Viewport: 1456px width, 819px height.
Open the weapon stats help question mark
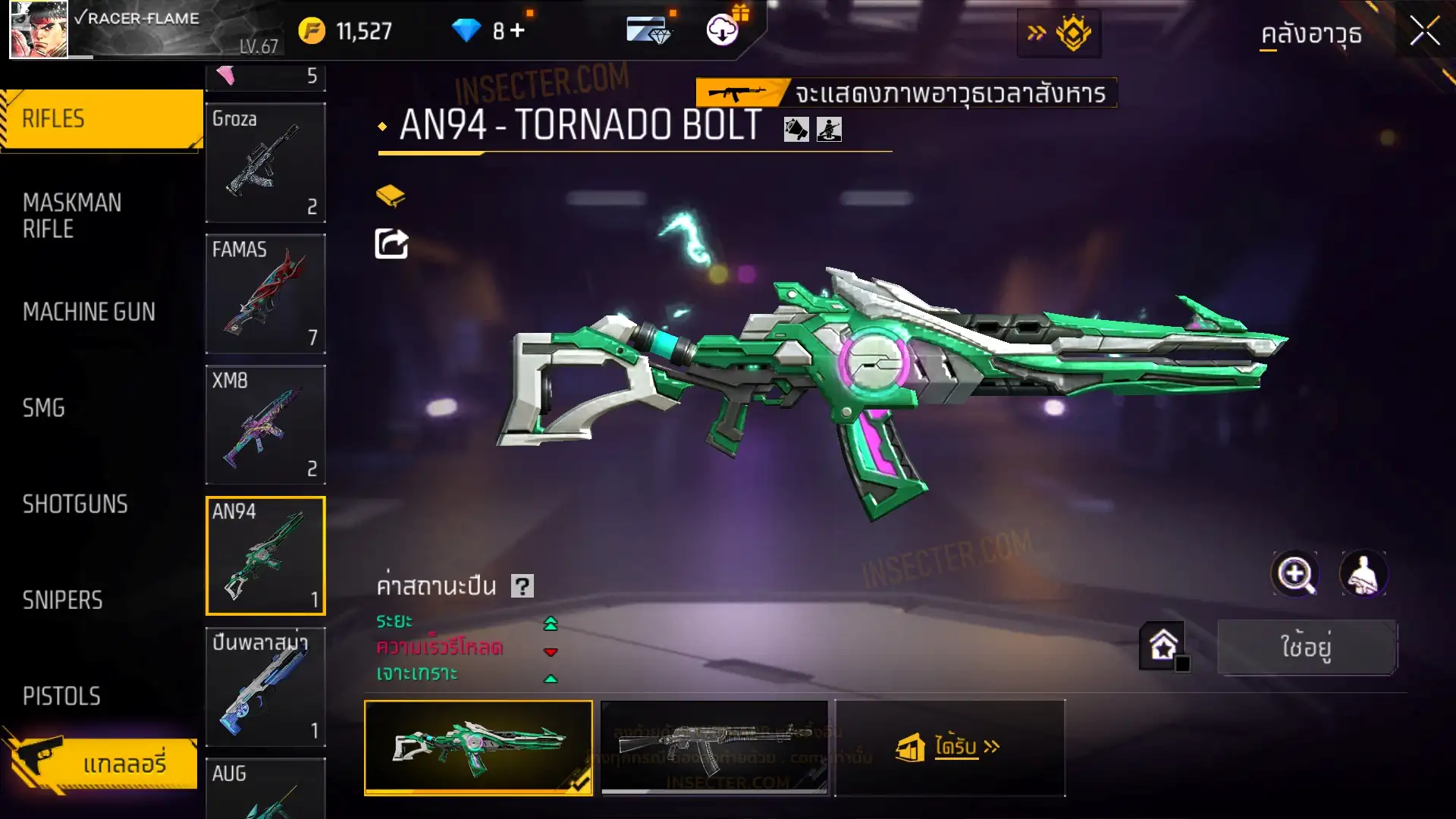point(522,586)
